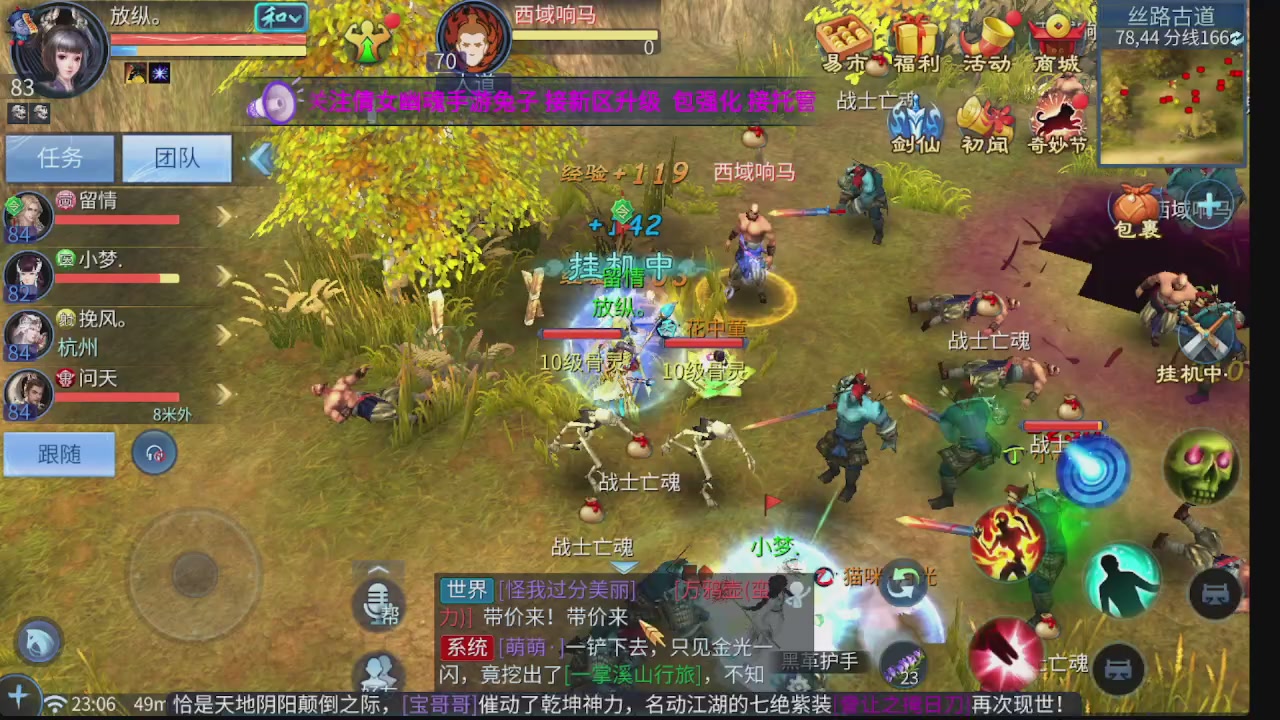Expand party member 留情's detail chevron
Image resolution: width=1280 pixels, height=720 pixels.
225,215
